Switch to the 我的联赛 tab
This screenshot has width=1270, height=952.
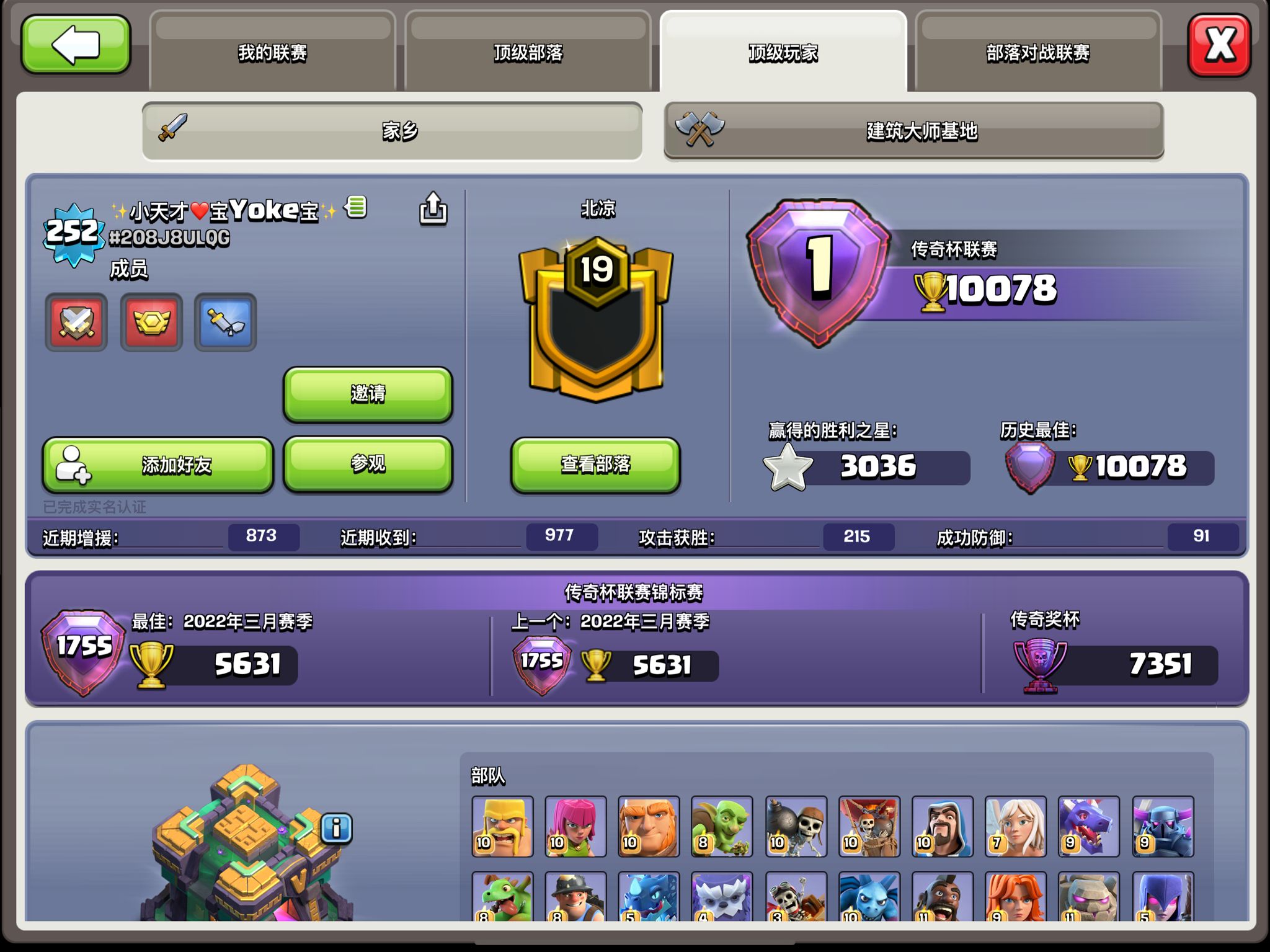click(272, 52)
